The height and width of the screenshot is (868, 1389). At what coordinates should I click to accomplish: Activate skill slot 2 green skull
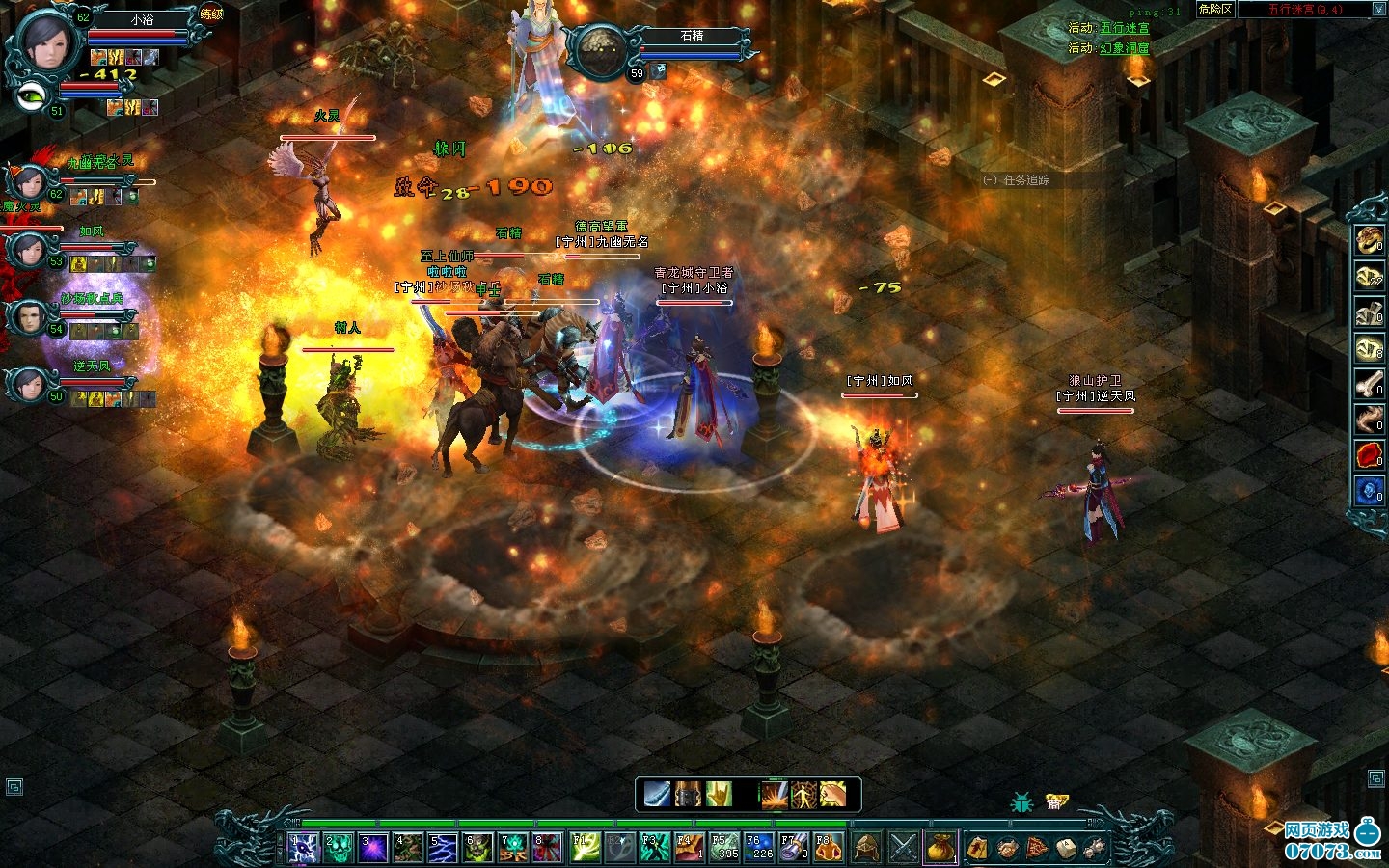click(x=340, y=848)
